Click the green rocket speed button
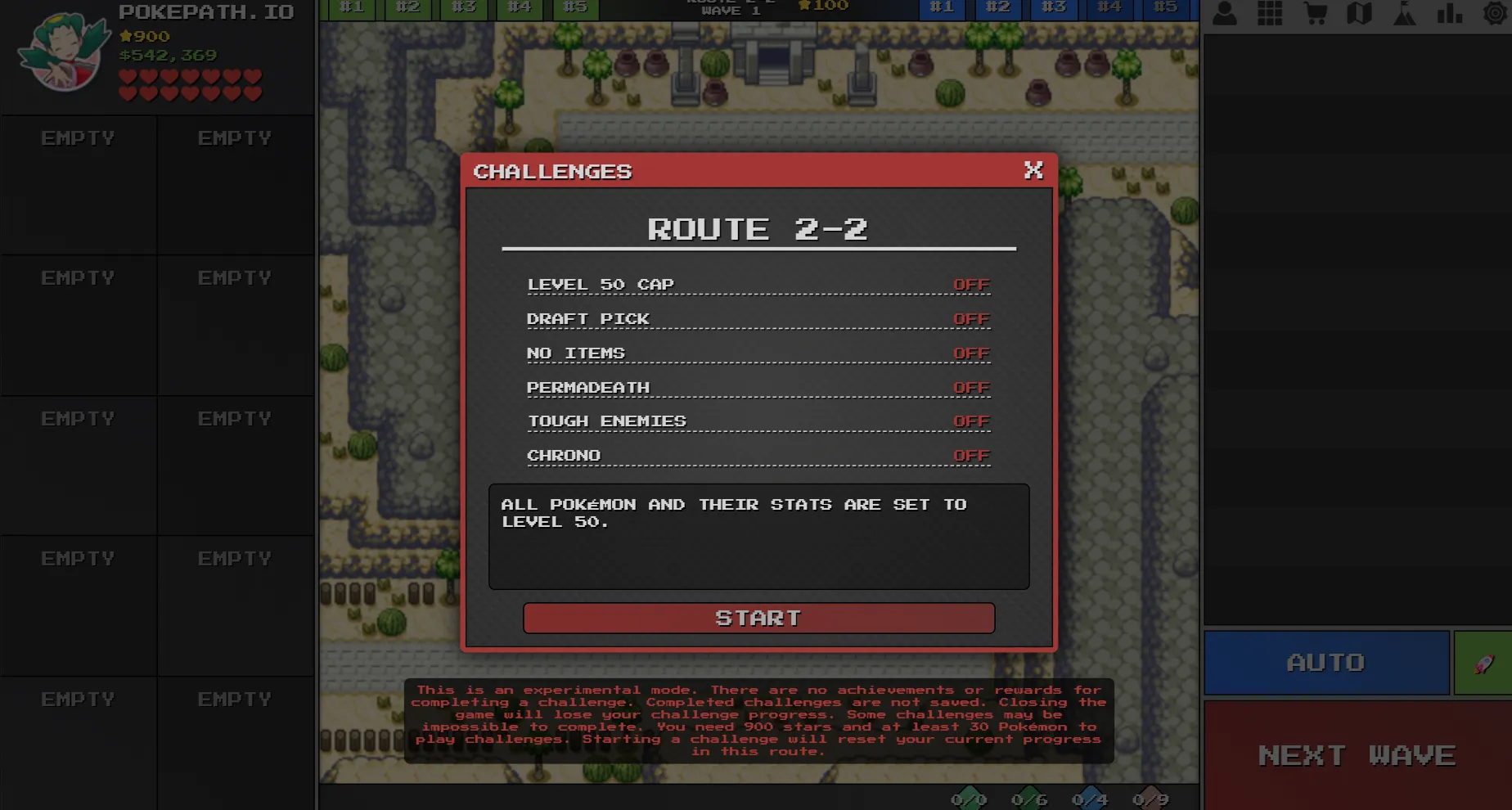Screen dimensions: 1512x810 [1483, 663]
